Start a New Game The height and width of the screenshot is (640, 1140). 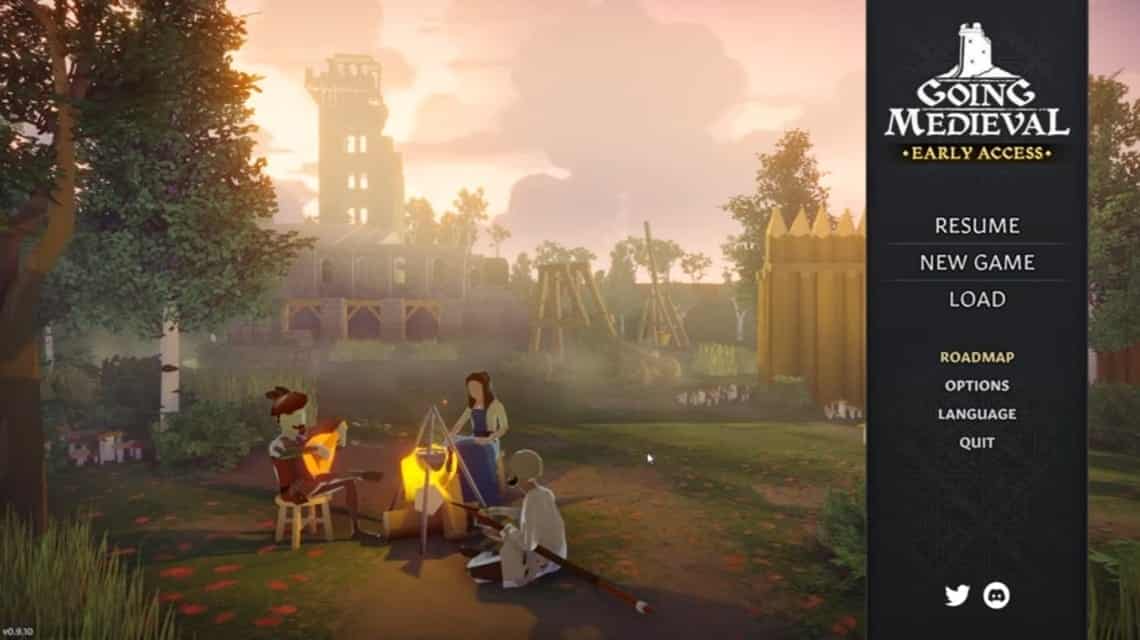pyautogui.click(x=977, y=263)
